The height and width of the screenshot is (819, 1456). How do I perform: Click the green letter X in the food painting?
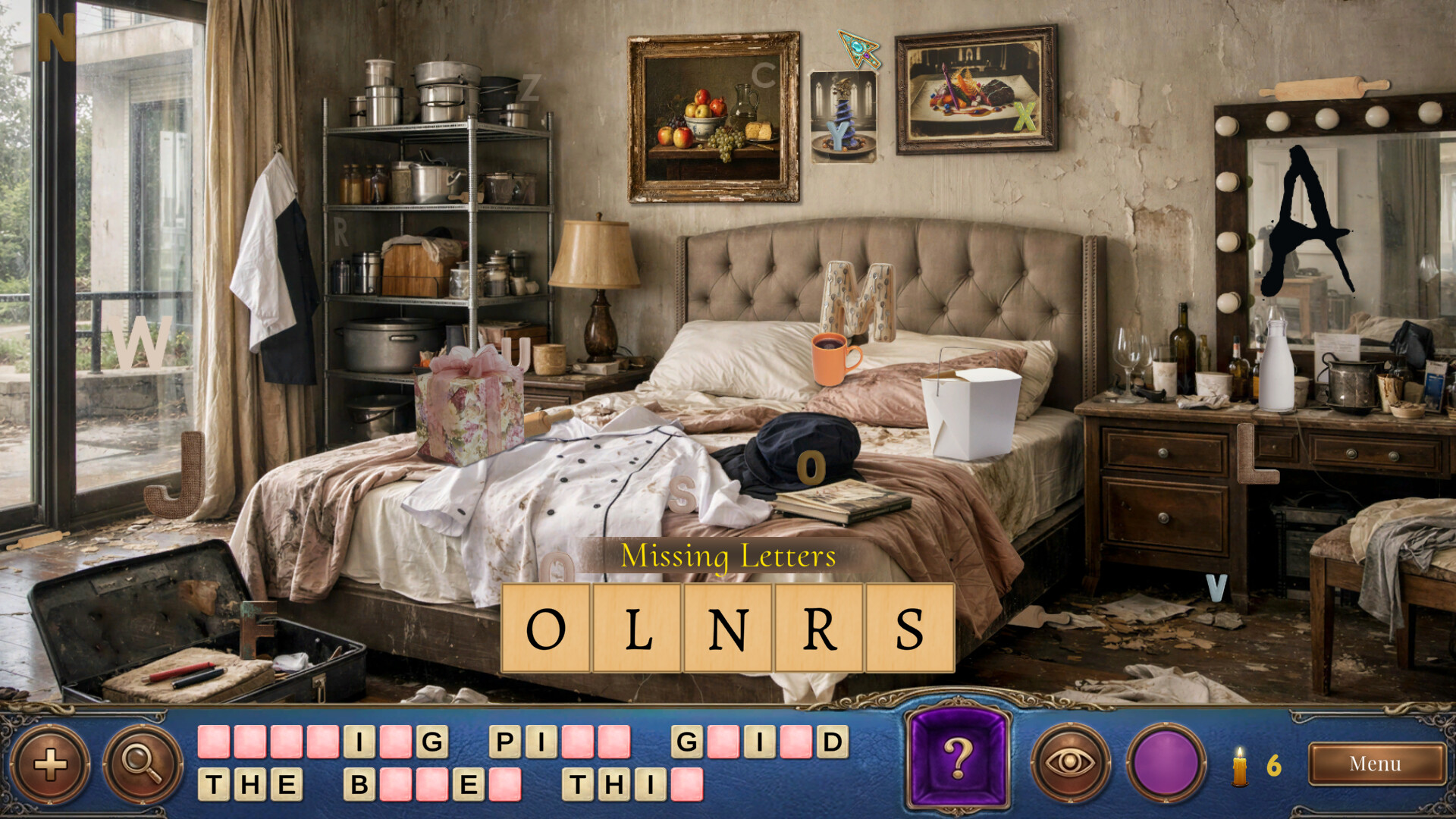pos(1025,118)
